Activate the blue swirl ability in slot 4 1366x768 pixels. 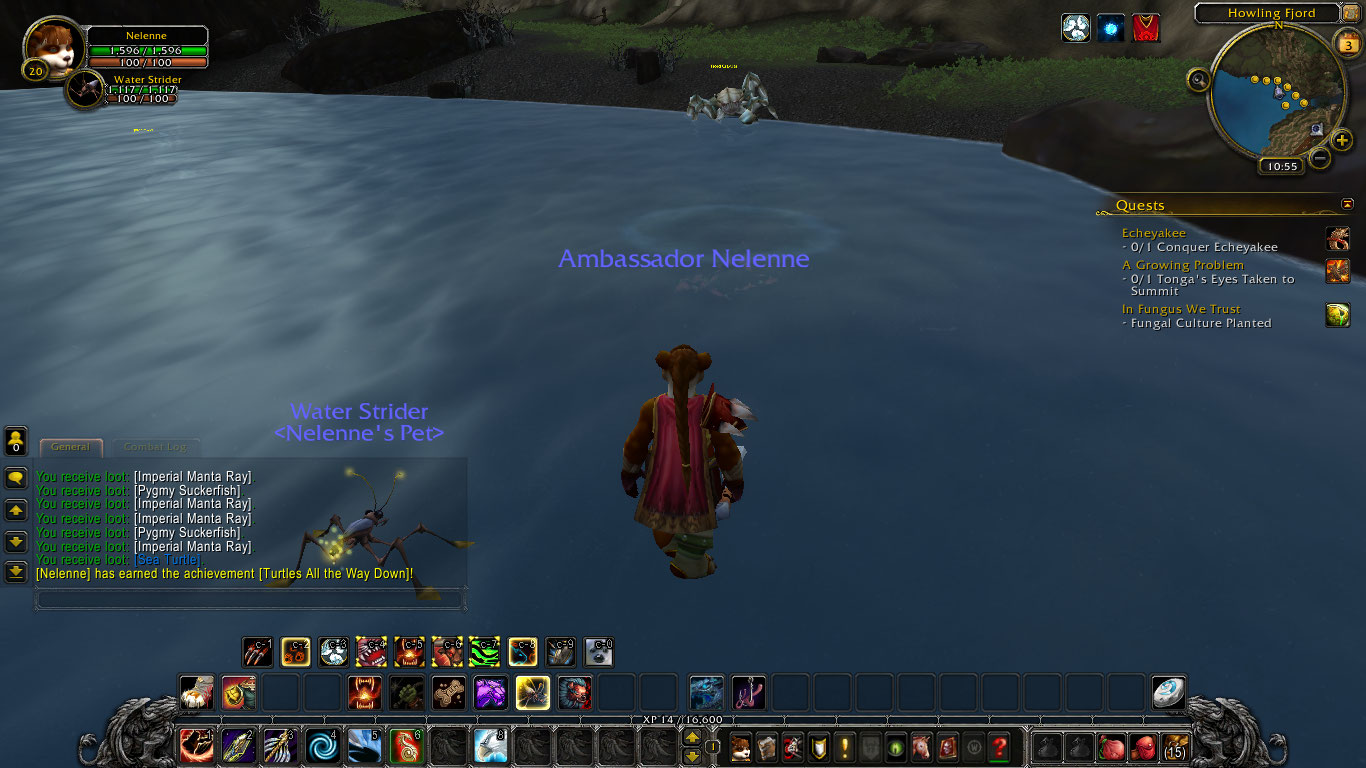322,746
